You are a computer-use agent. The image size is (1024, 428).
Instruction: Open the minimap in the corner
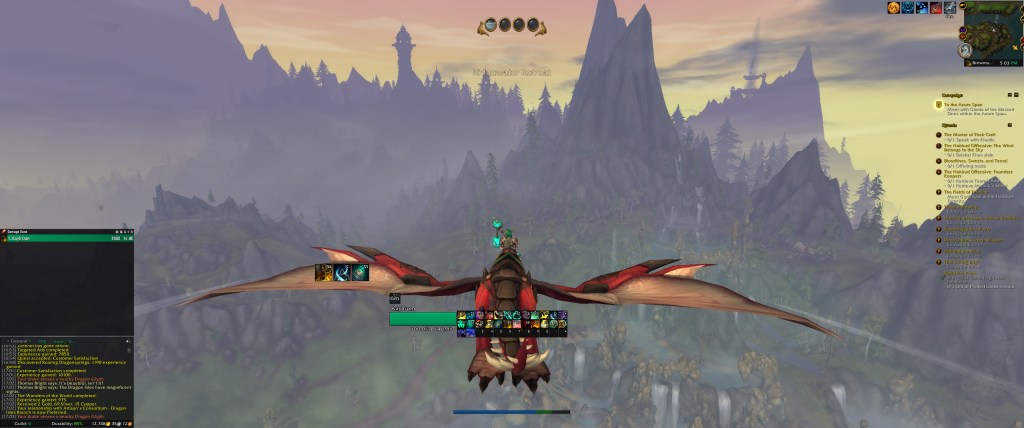pos(992,28)
